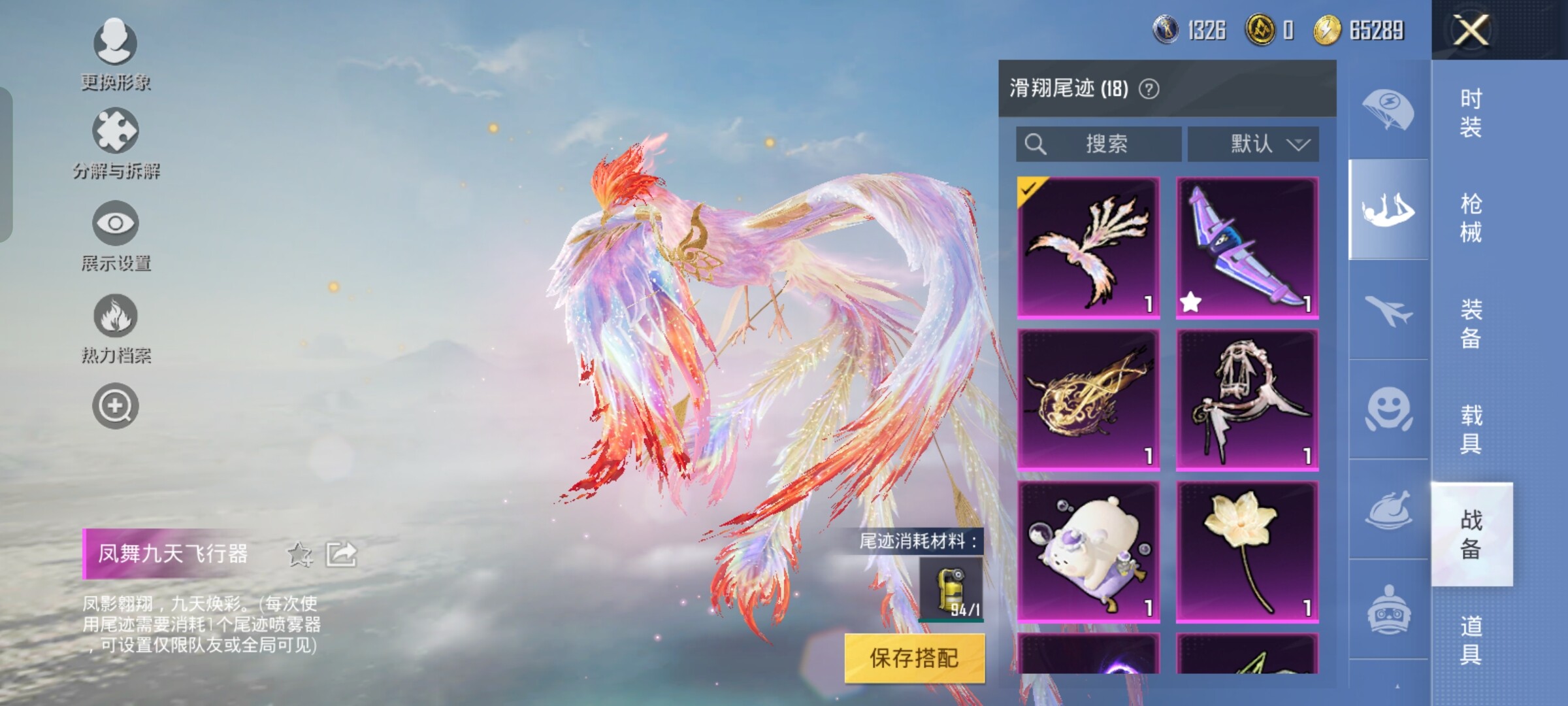The width and height of the screenshot is (1568, 706).
Task: Select the golden fireball trail item
Action: (1088, 400)
